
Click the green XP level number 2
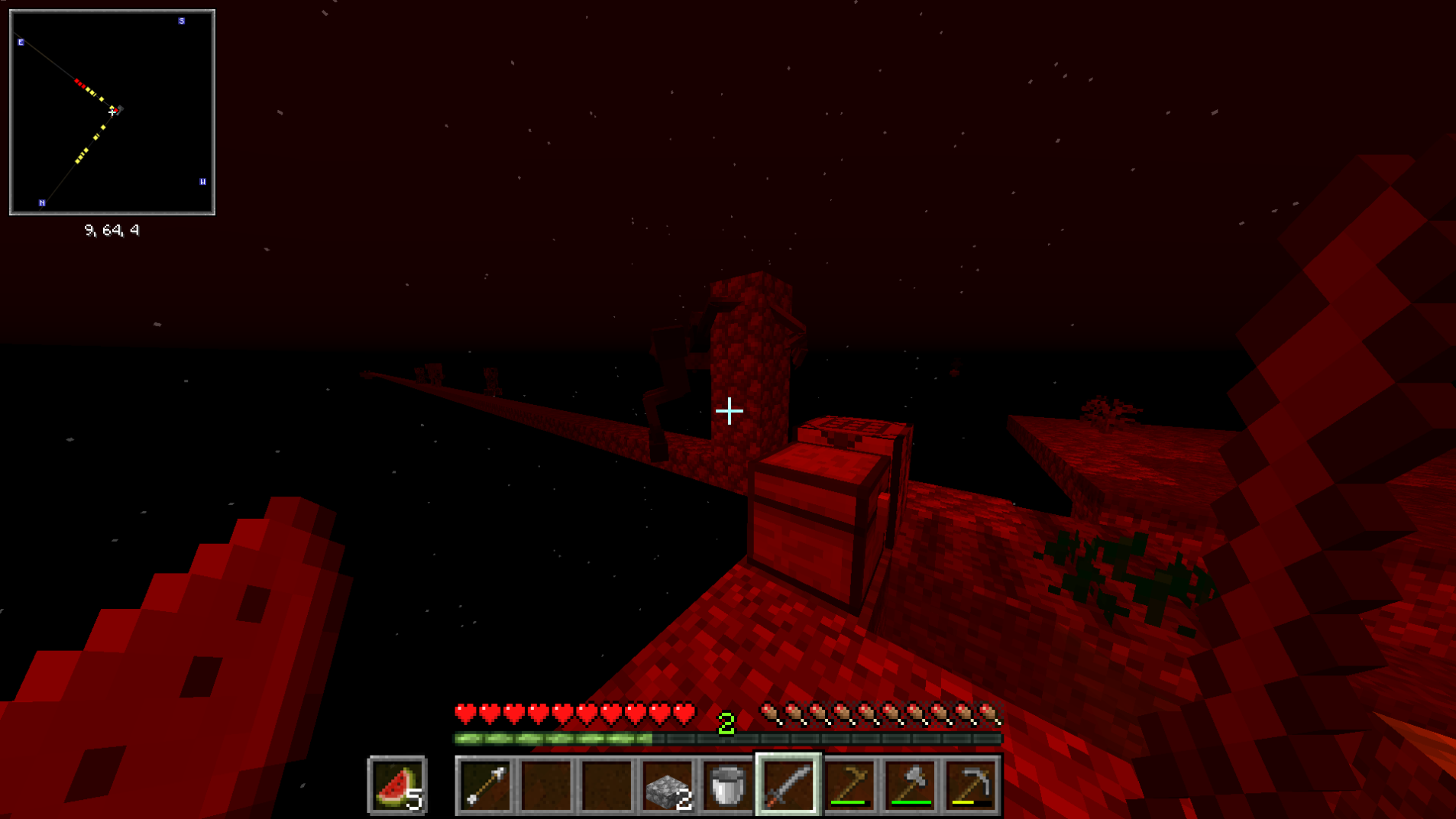tap(726, 722)
